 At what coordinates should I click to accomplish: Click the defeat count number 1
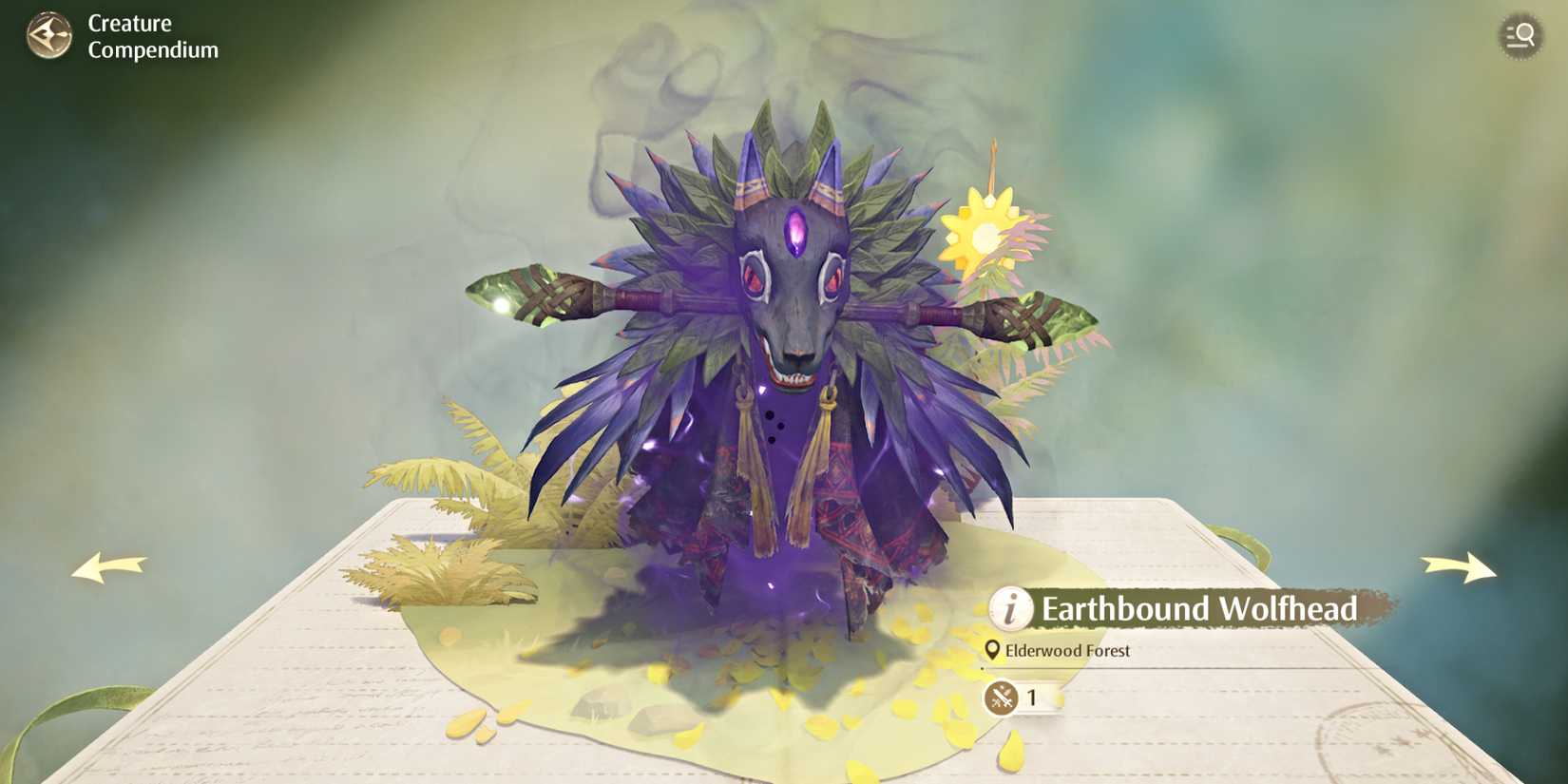point(1030,697)
